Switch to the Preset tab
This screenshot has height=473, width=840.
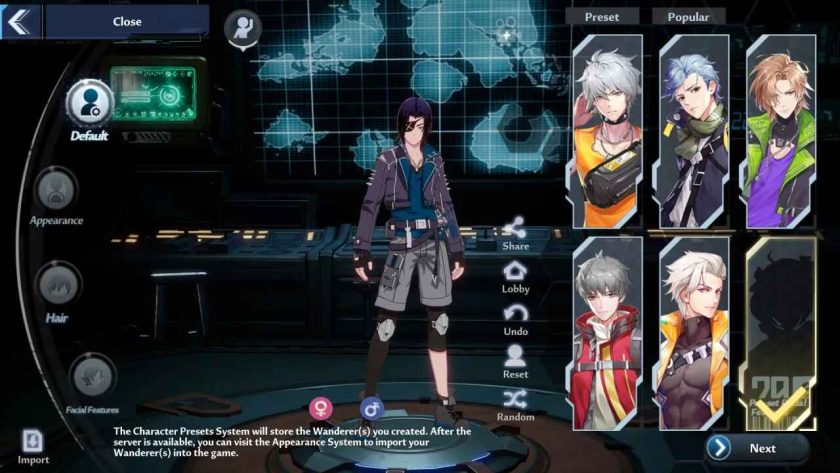[x=602, y=17]
